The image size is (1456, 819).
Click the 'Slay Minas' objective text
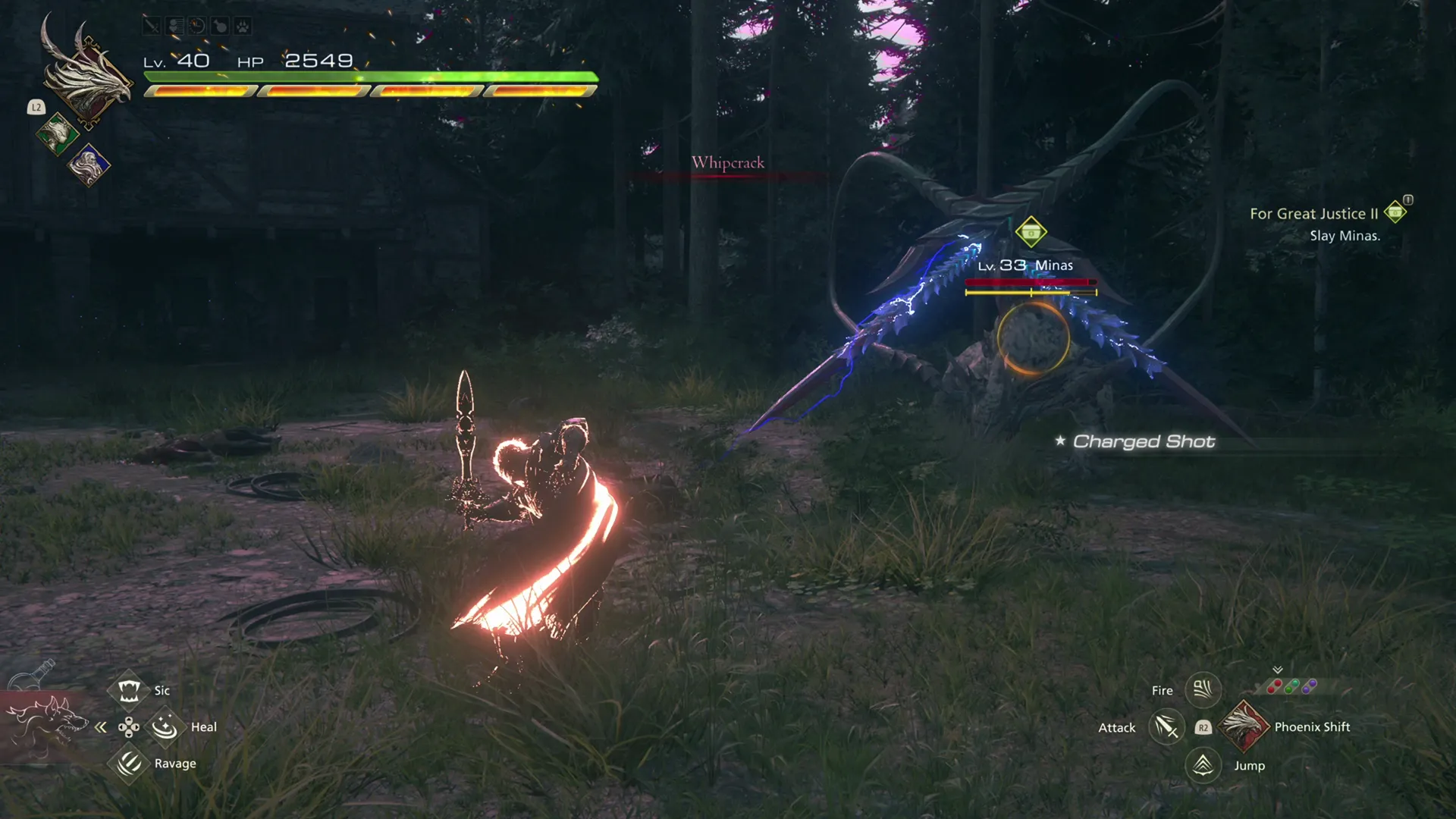1345,236
